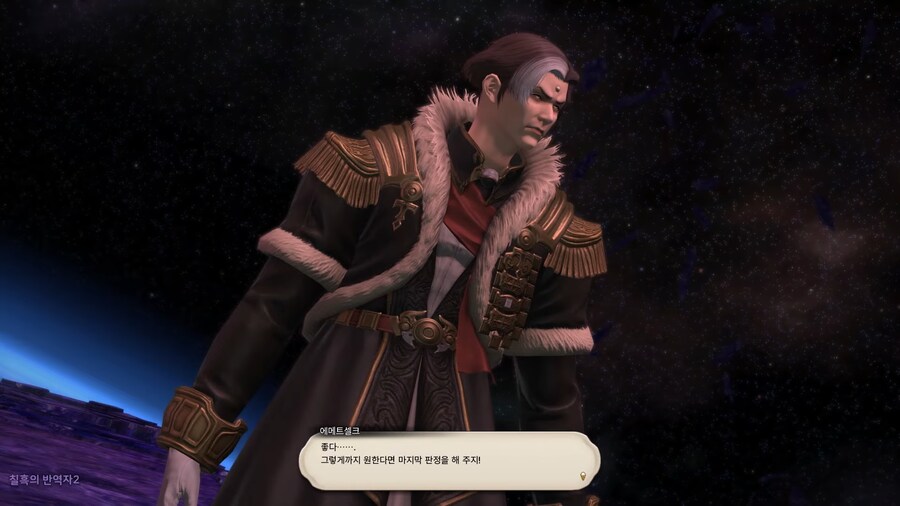
Task: Advance Emet-Selch's dialogue box
Action: pyautogui.click(x=449, y=461)
